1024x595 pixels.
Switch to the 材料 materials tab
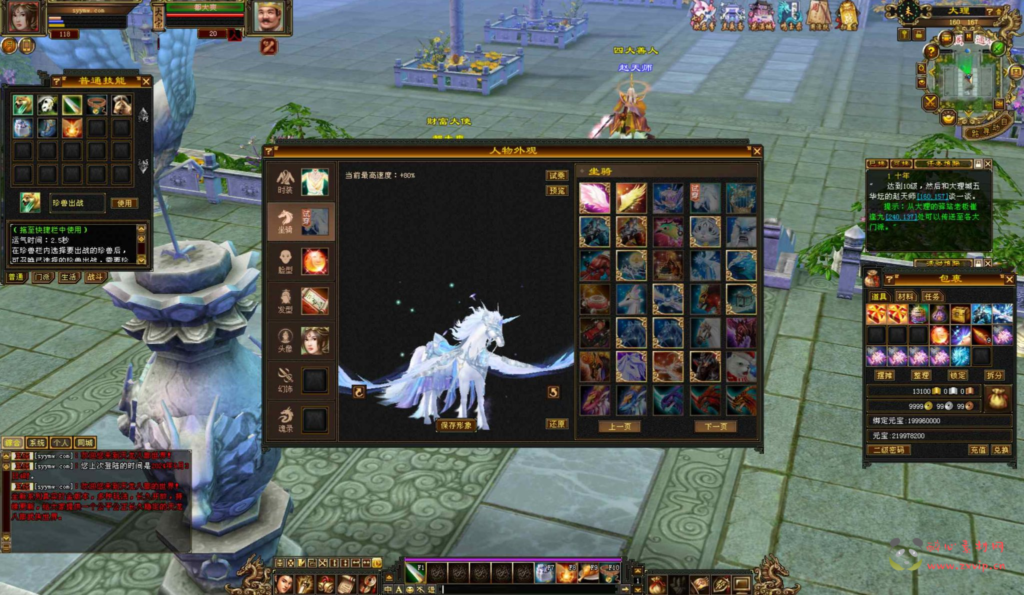pyautogui.click(x=905, y=296)
